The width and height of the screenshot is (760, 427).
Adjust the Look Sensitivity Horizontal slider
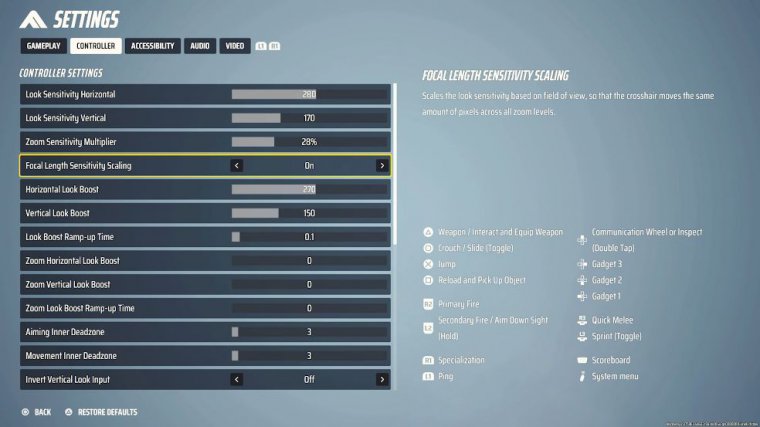point(309,94)
